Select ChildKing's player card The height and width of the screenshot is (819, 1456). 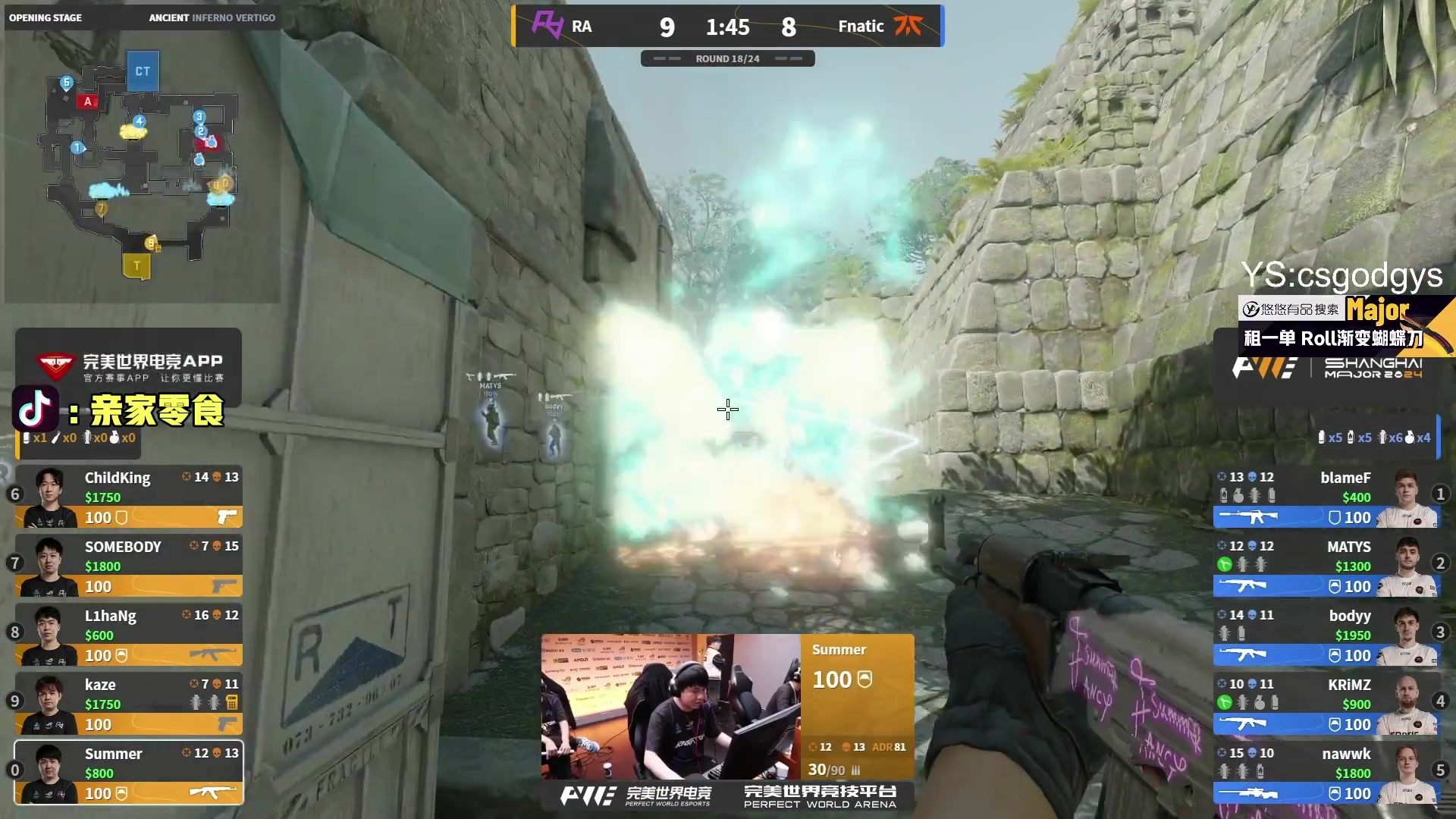[129, 497]
